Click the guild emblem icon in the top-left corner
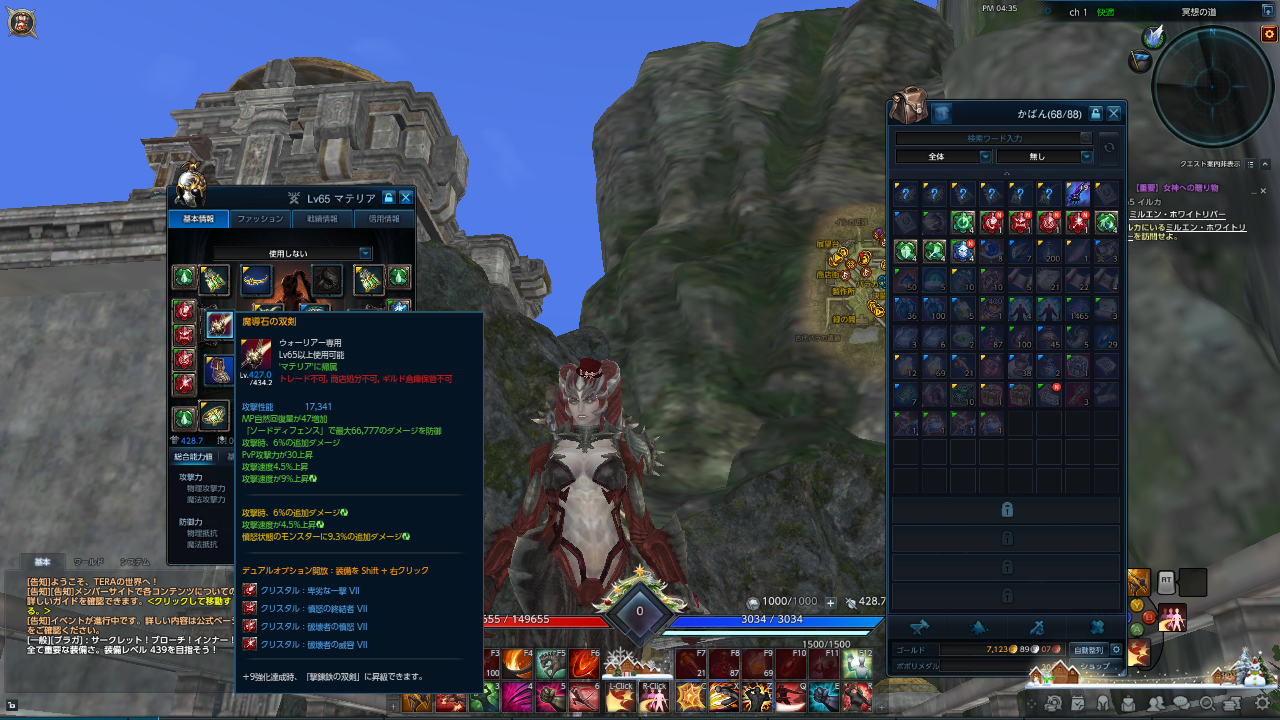 tap(20, 21)
